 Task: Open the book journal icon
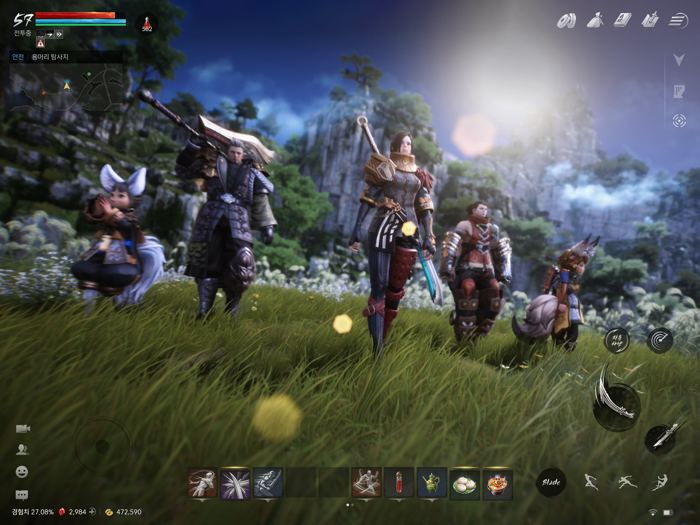[x=622, y=19]
